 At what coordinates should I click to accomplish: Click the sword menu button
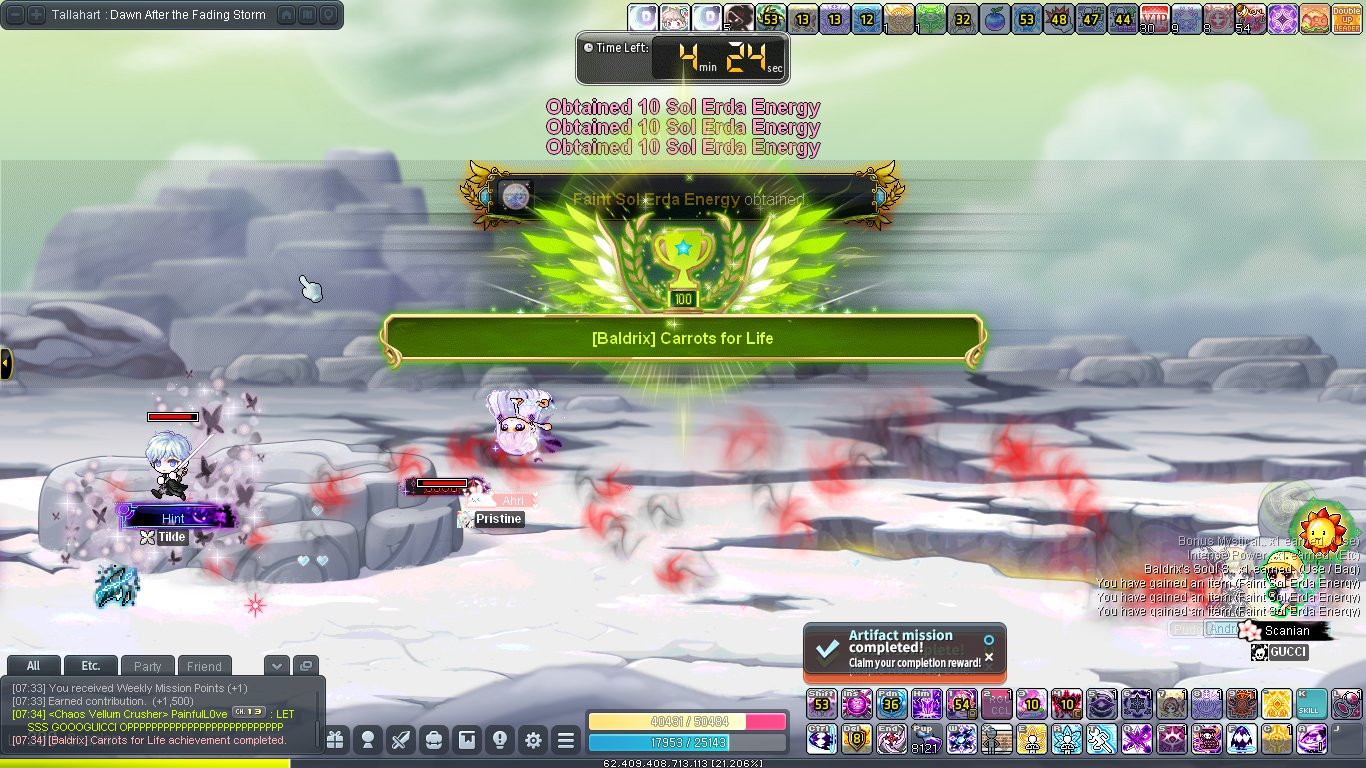(401, 740)
